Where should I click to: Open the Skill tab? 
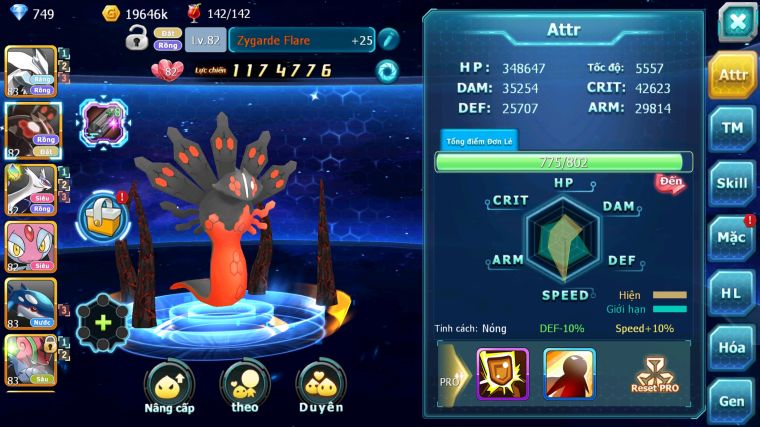point(733,182)
